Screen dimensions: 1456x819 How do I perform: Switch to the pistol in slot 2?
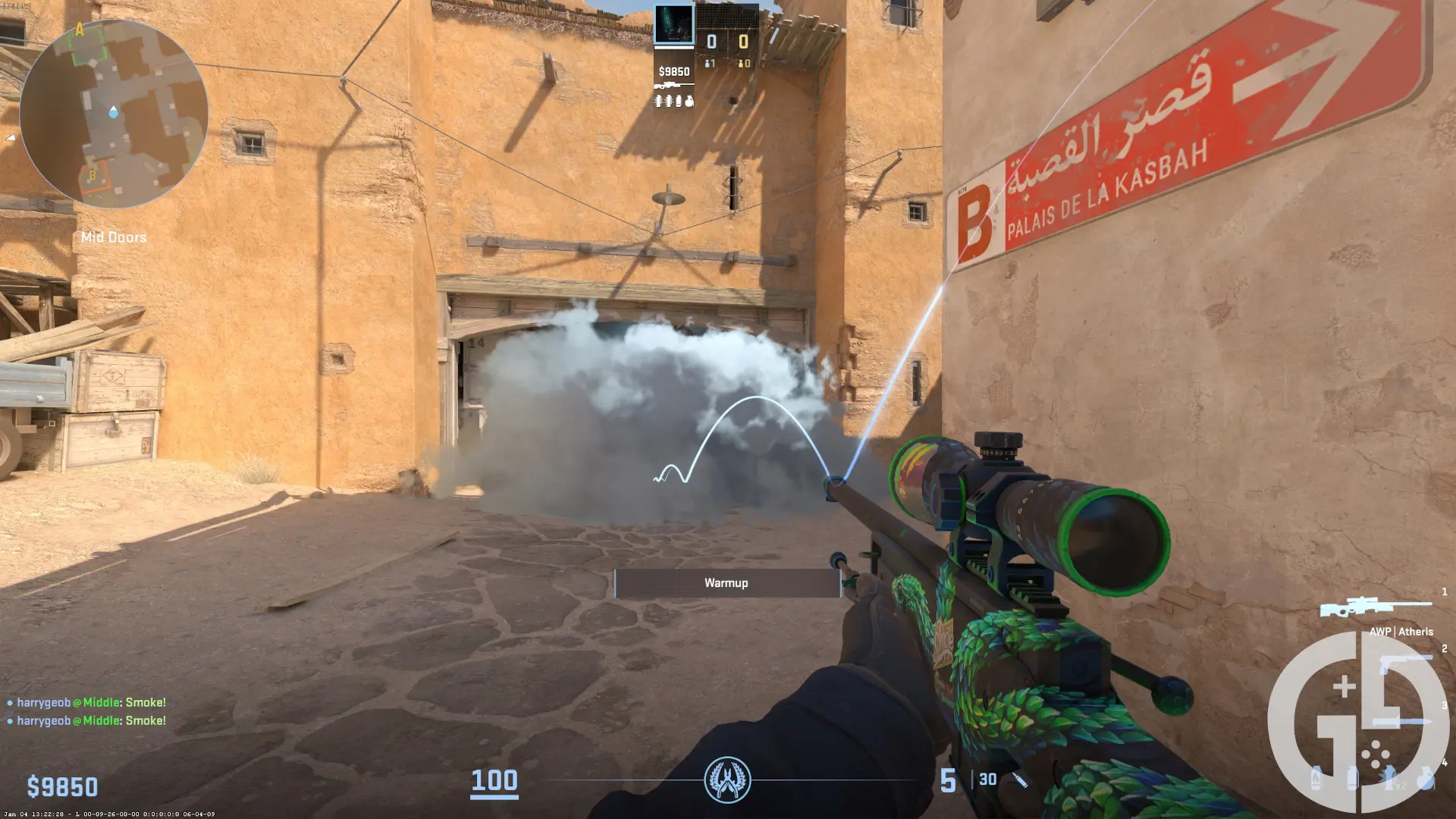point(1403,665)
